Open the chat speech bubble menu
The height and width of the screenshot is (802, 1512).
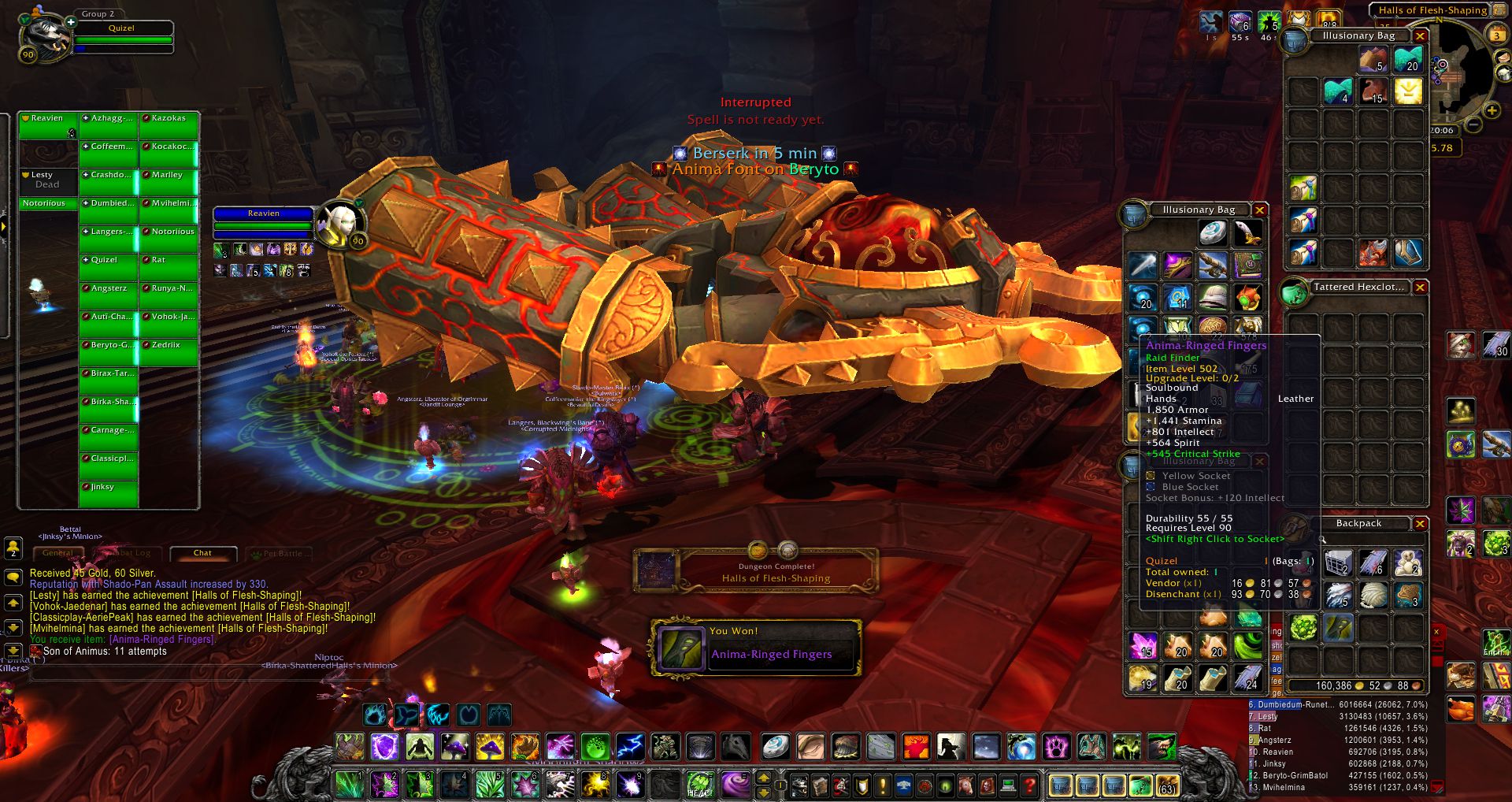13,577
